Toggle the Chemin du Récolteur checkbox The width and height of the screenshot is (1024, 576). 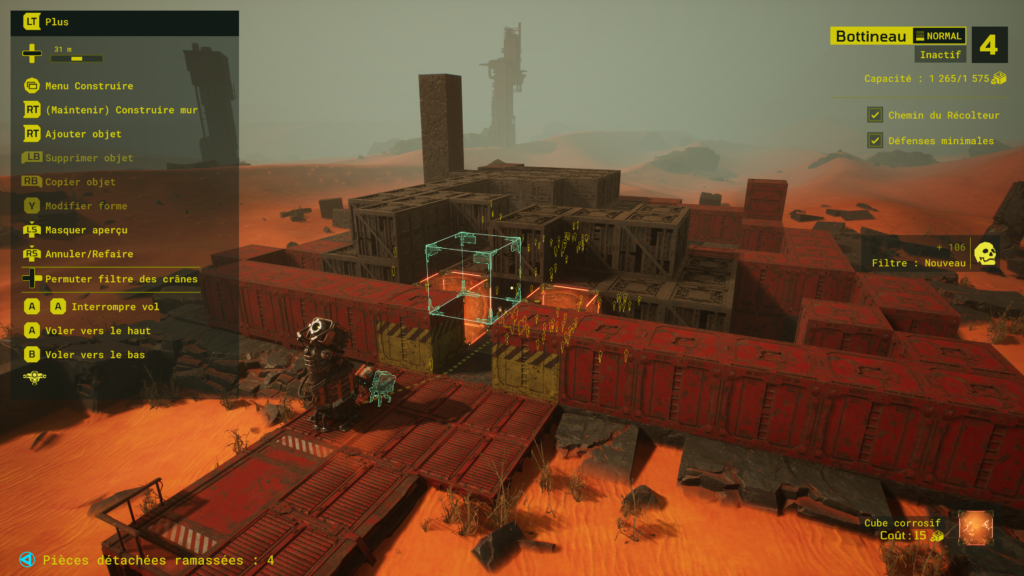tap(875, 115)
